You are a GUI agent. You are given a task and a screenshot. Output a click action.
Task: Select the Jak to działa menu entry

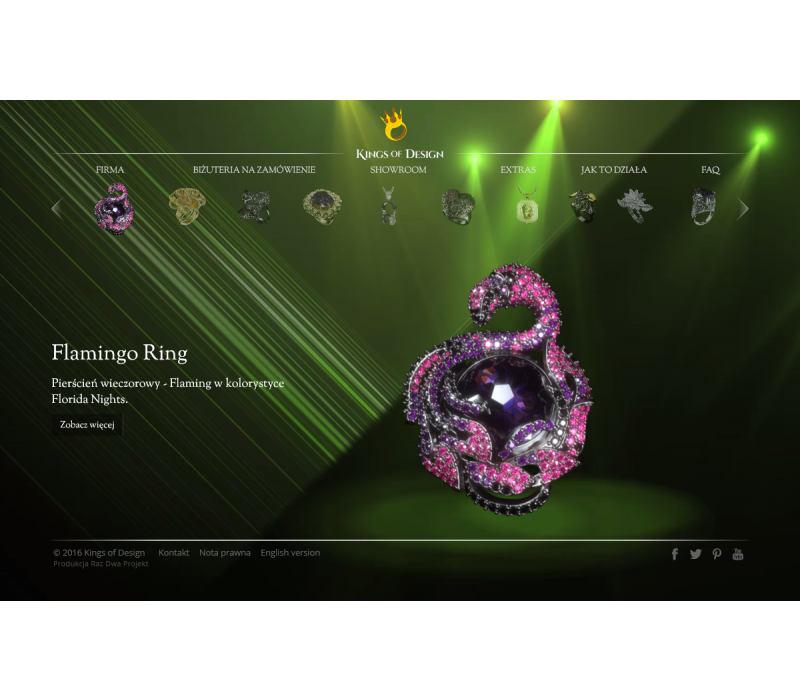pyautogui.click(x=614, y=170)
